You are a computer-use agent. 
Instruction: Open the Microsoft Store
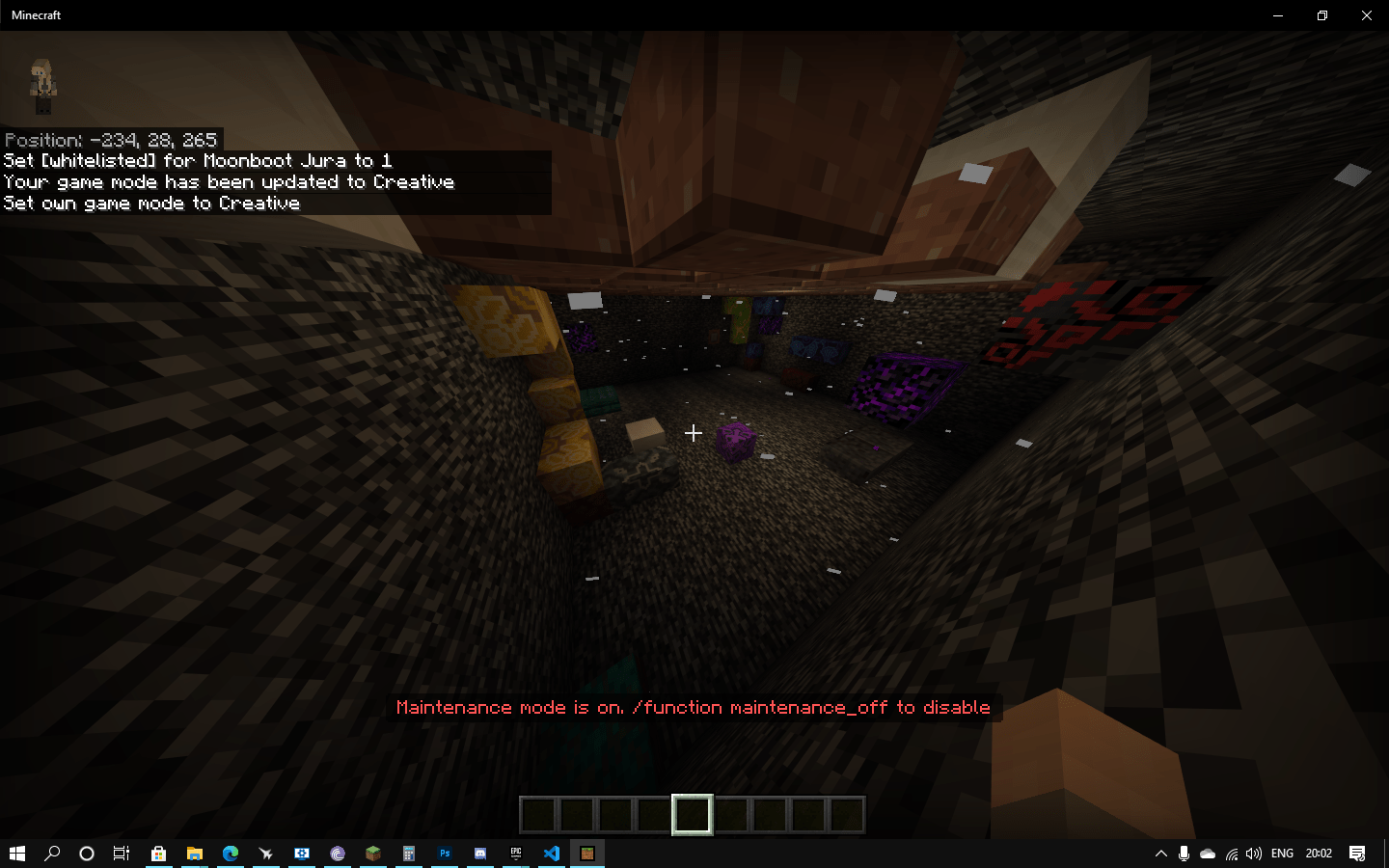[x=158, y=854]
